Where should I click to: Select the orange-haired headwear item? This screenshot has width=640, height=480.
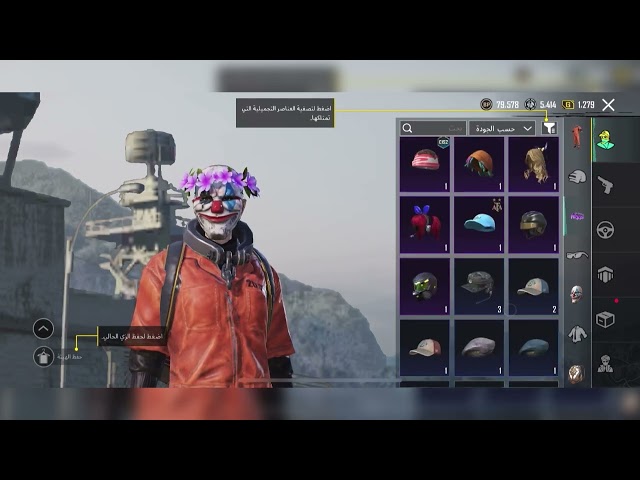coord(479,163)
